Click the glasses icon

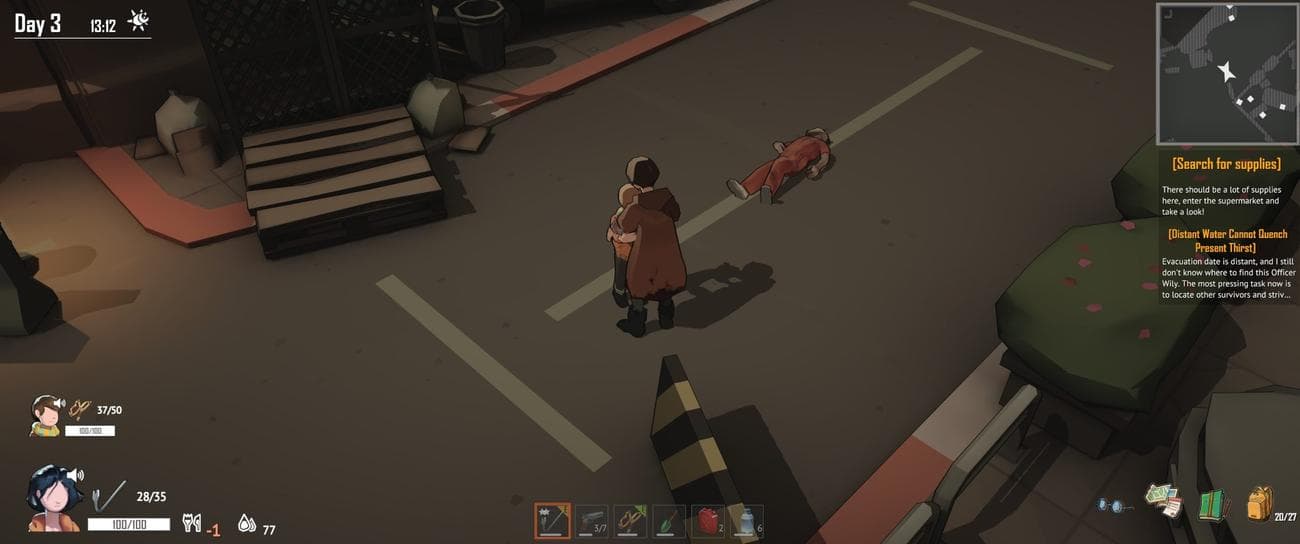[1112, 505]
